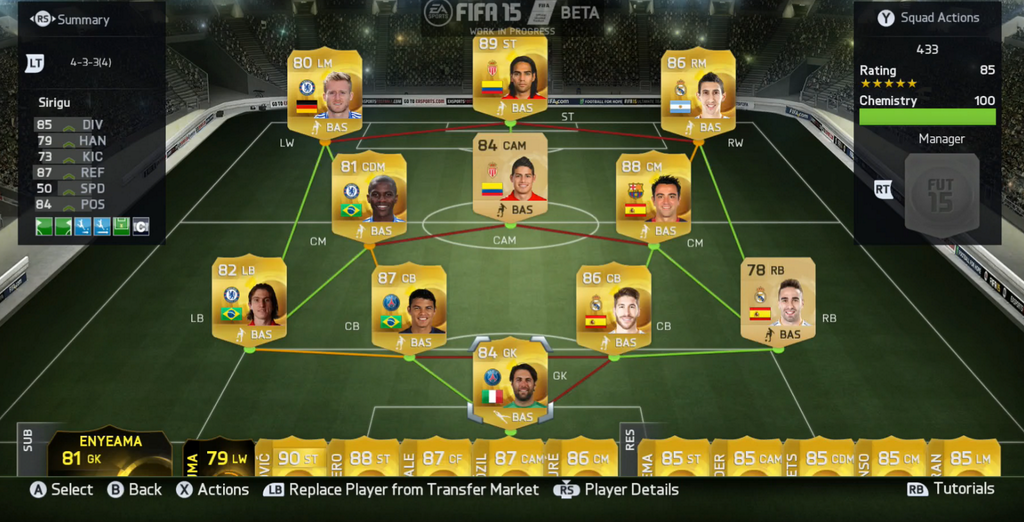The height and width of the screenshot is (522, 1024).
Task: Select the 87 CB PSG defender card
Action: pyautogui.click(x=409, y=307)
